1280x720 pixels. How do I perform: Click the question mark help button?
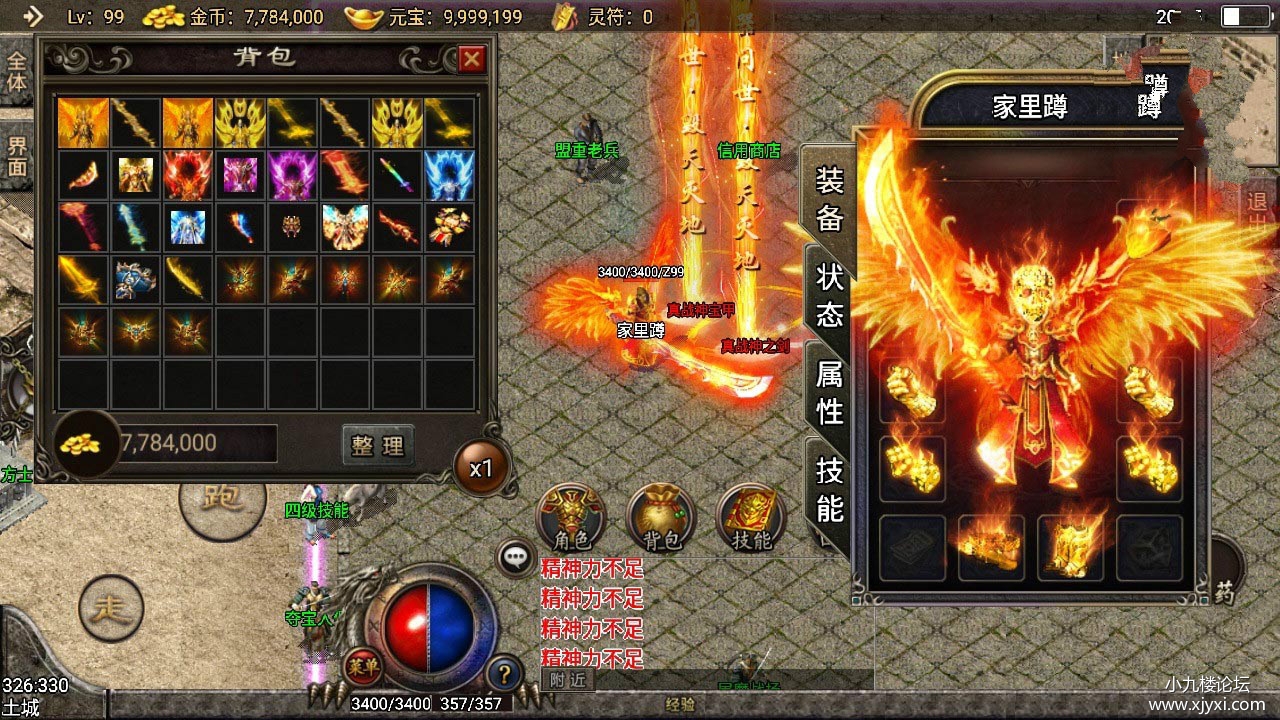[x=505, y=673]
